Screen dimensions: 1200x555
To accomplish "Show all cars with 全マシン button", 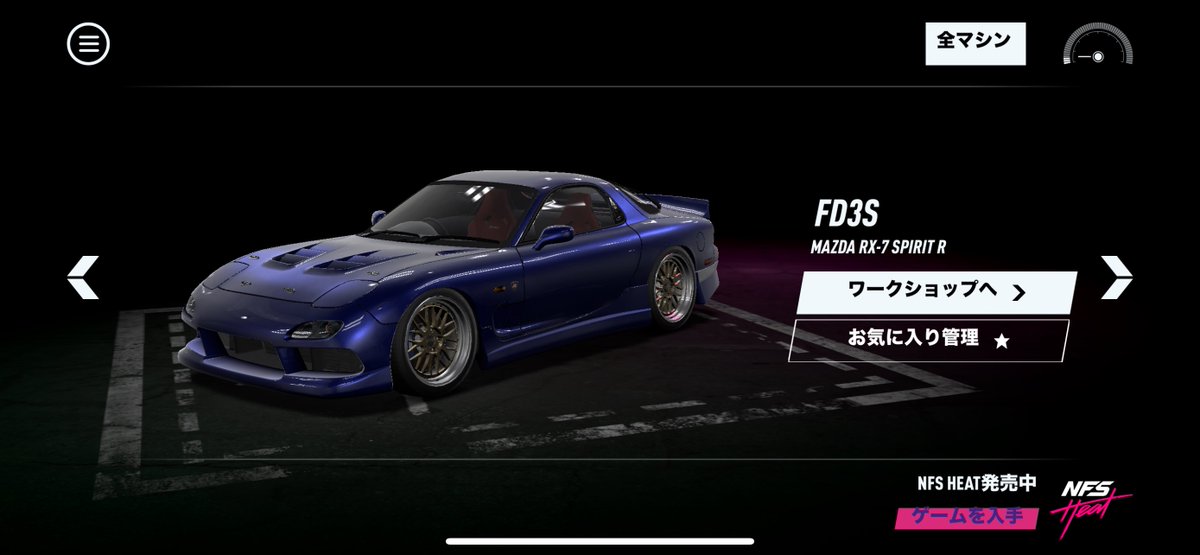I will [x=974, y=42].
